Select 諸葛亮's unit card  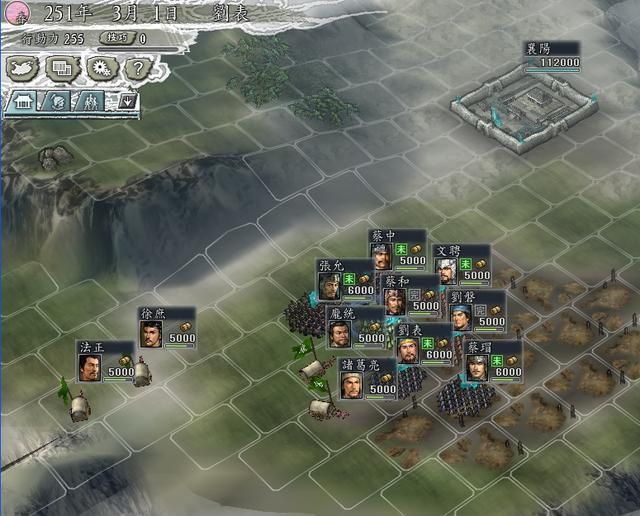(368, 378)
